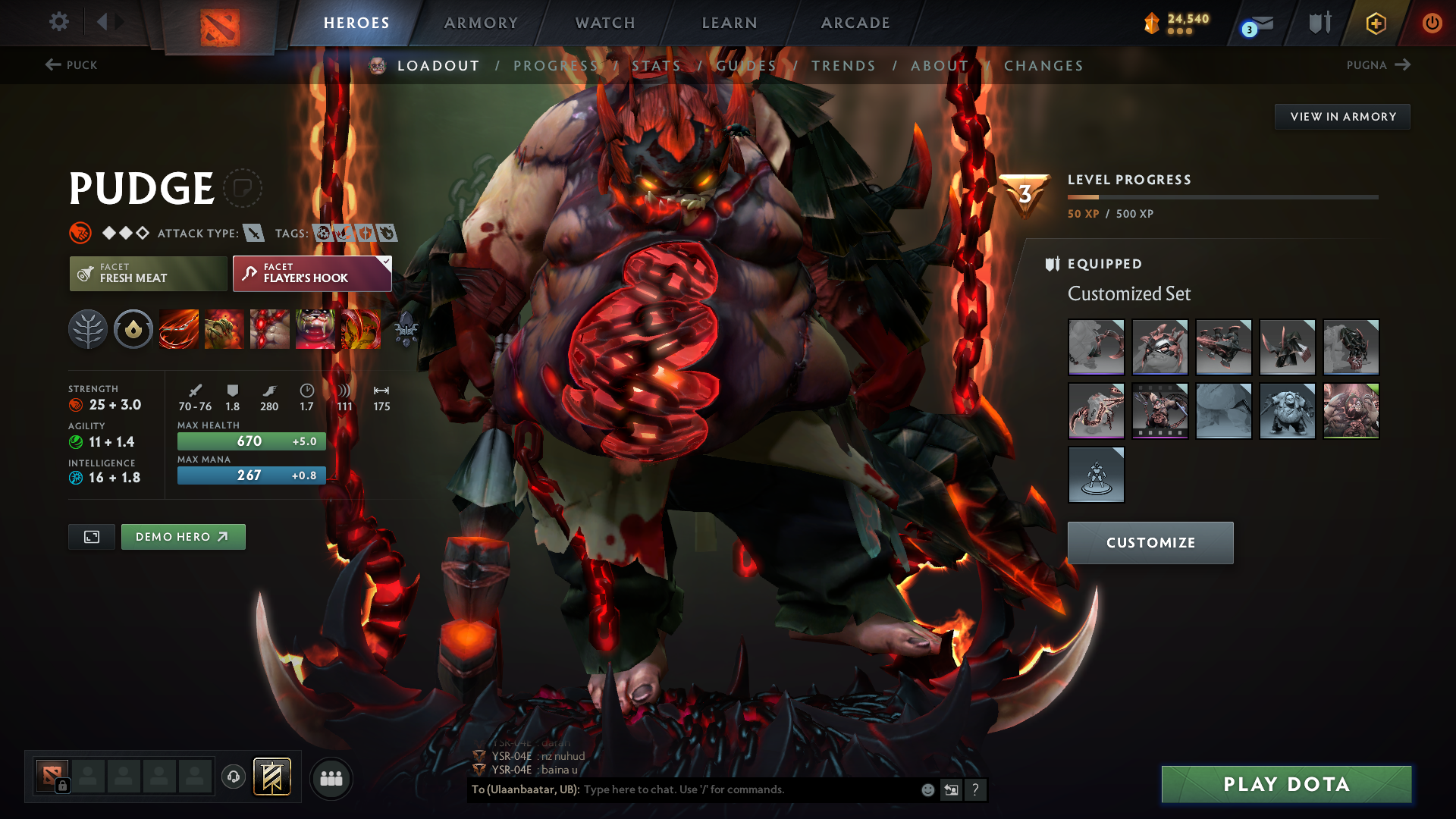
Task: View the hero Changes section
Action: (1043, 66)
